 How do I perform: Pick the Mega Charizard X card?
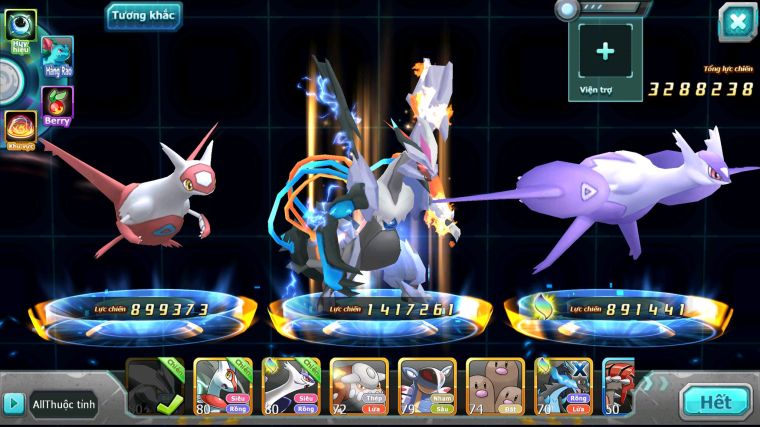(x=563, y=387)
